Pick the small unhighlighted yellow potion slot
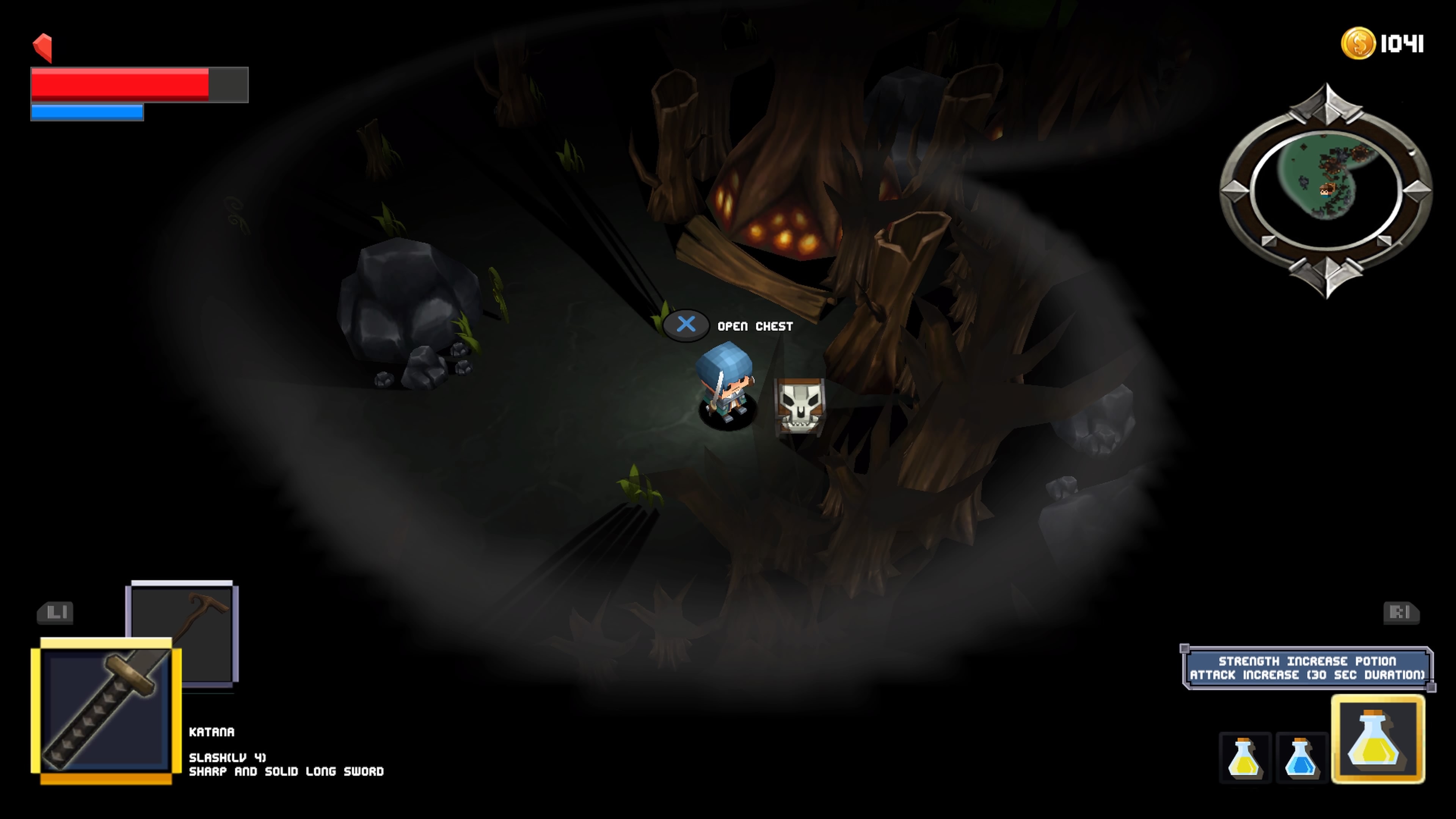This screenshot has height=819, width=1456. pyautogui.click(x=1244, y=758)
